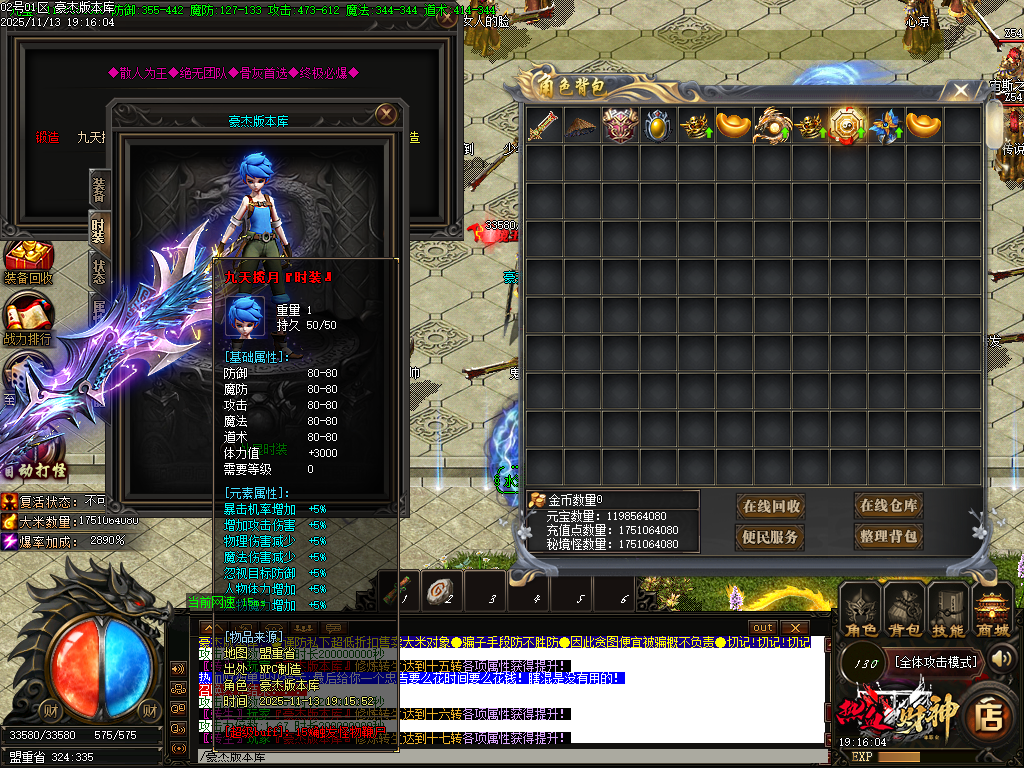Open the 商城 shop
Screen dimensions: 1024x768
pos(992,610)
